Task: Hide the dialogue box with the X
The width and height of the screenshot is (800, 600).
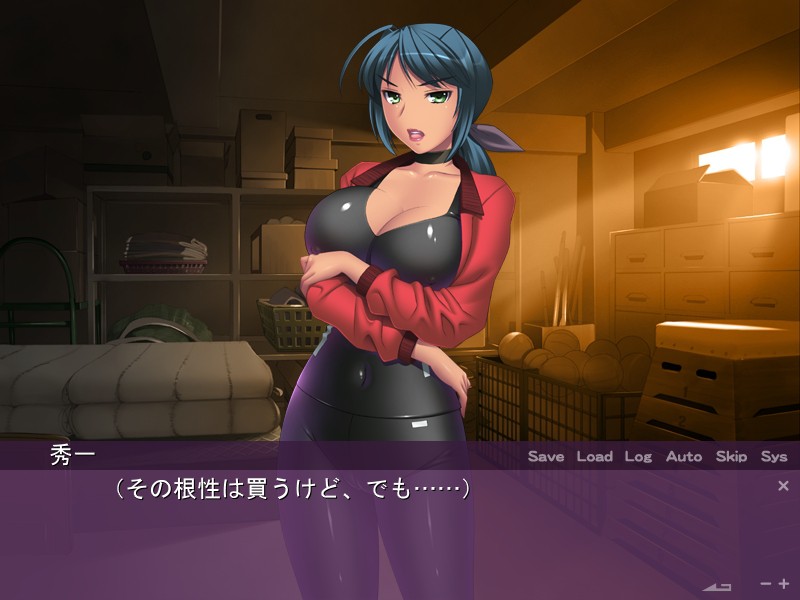Action: pyautogui.click(x=783, y=486)
